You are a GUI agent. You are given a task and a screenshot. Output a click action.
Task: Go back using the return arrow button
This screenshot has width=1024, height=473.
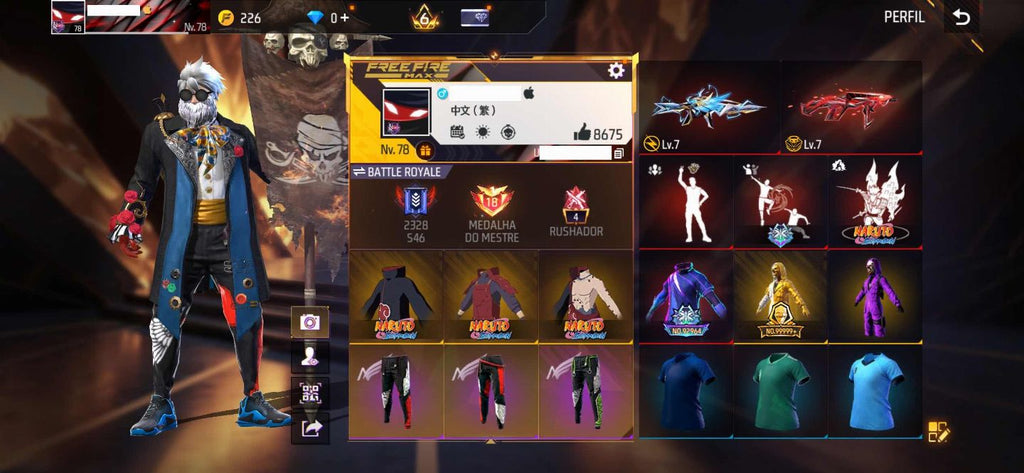pyautogui.click(x=961, y=17)
